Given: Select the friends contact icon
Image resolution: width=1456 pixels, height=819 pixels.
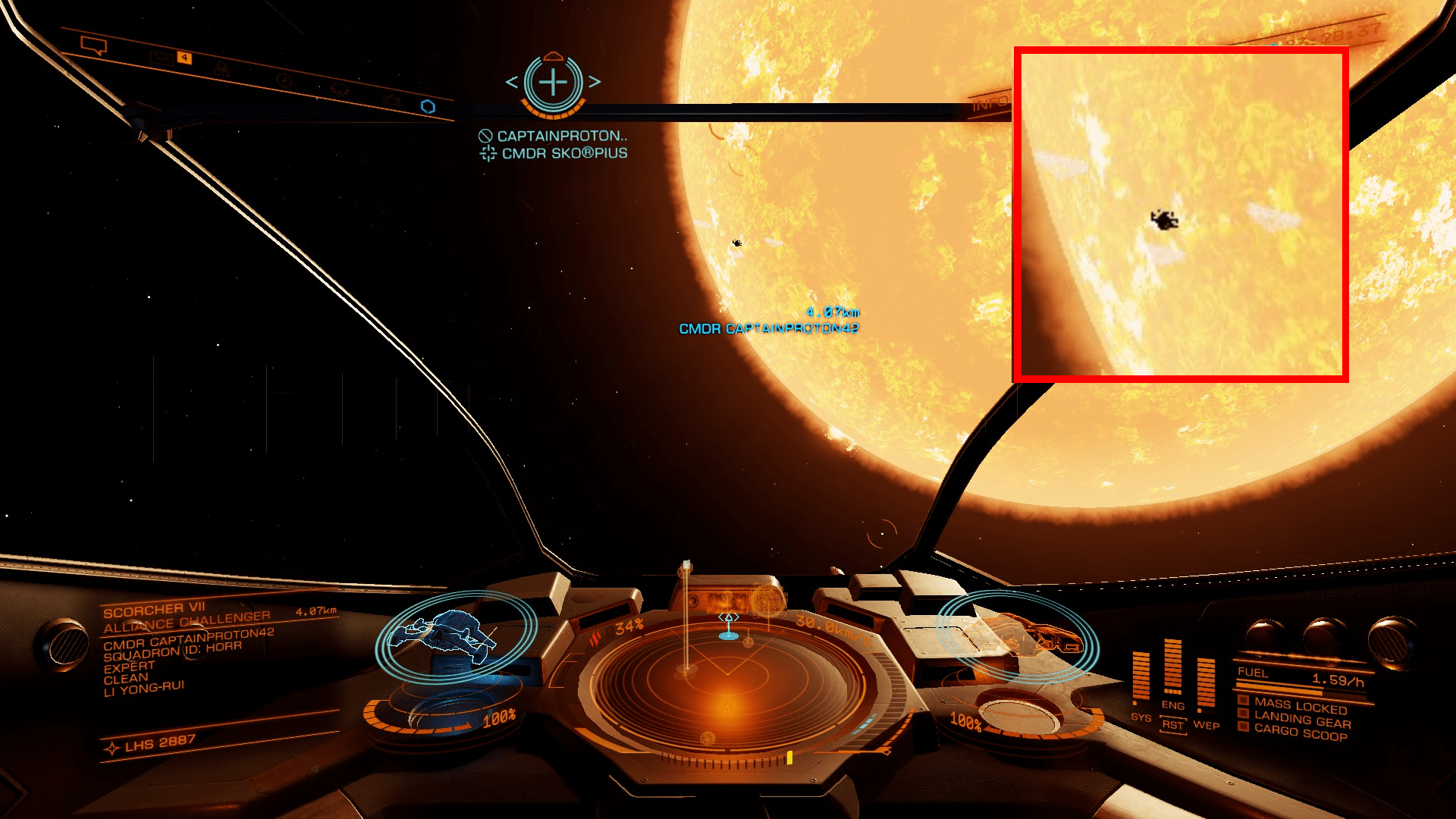Looking at the screenshot, I should point(223,69).
